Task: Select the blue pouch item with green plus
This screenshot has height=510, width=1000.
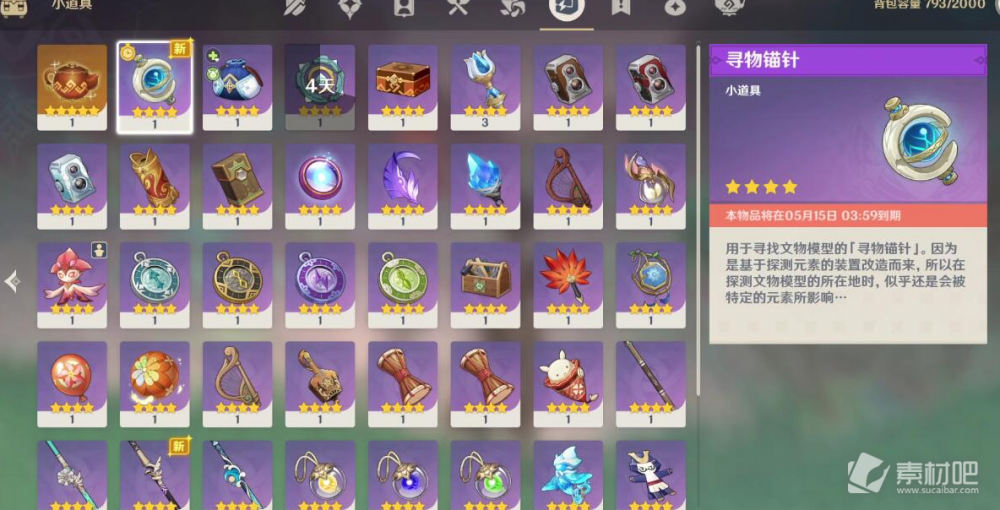Action: tap(237, 81)
